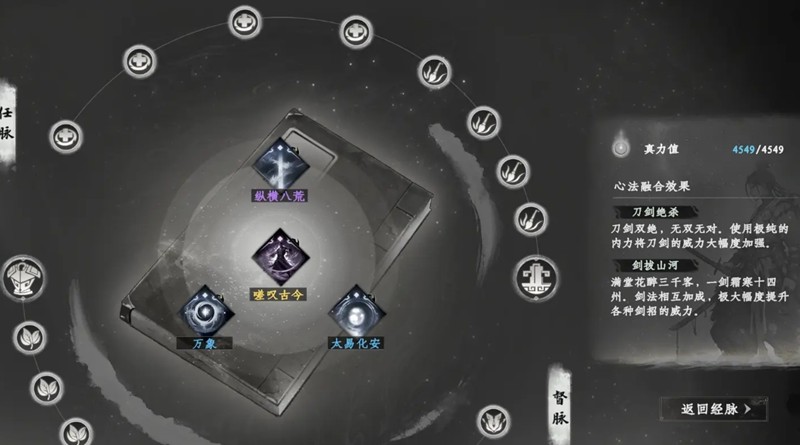Viewport: 800px width, 445px height.
Task: Select the large gate-emblem meridian node
Action: (538, 275)
